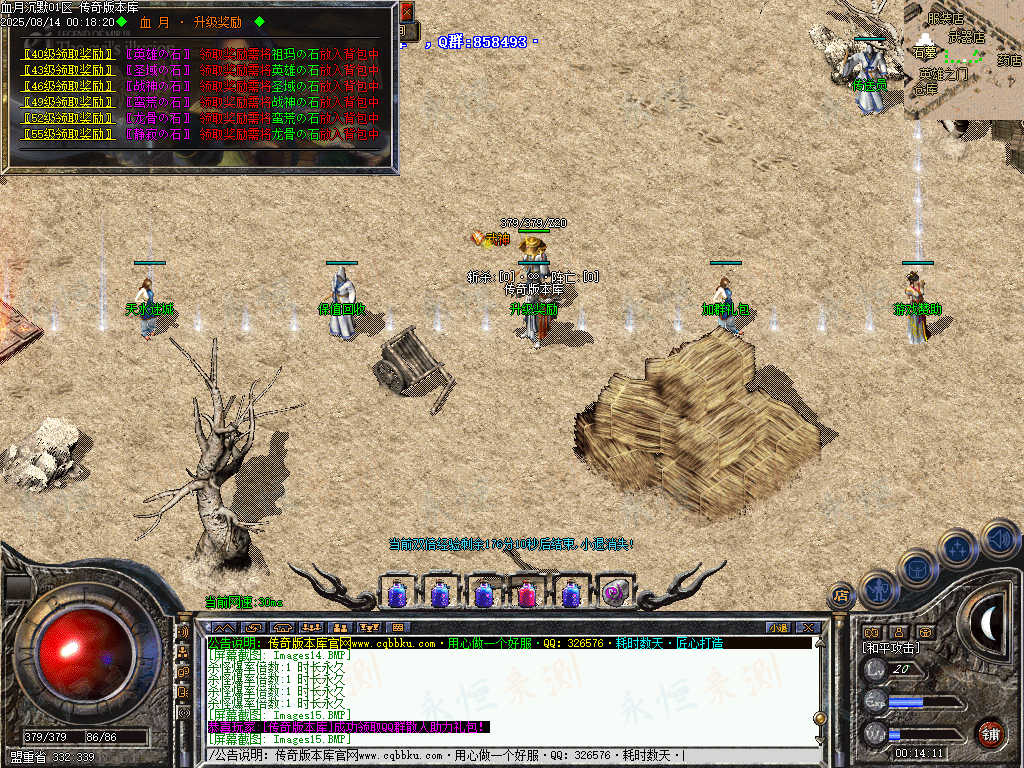Claim the level 55 reward link
Screen dimensions: 1024x768
point(67,134)
